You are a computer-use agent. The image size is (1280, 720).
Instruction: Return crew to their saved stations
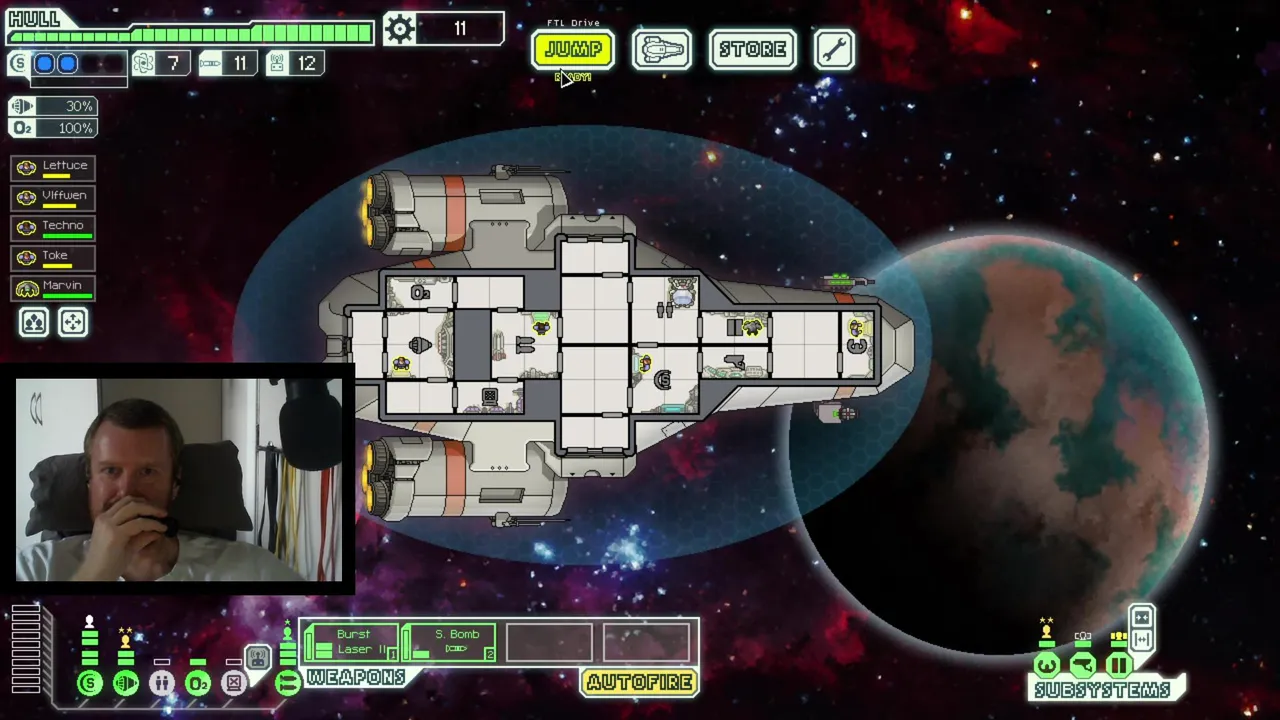click(x=73, y=322)
